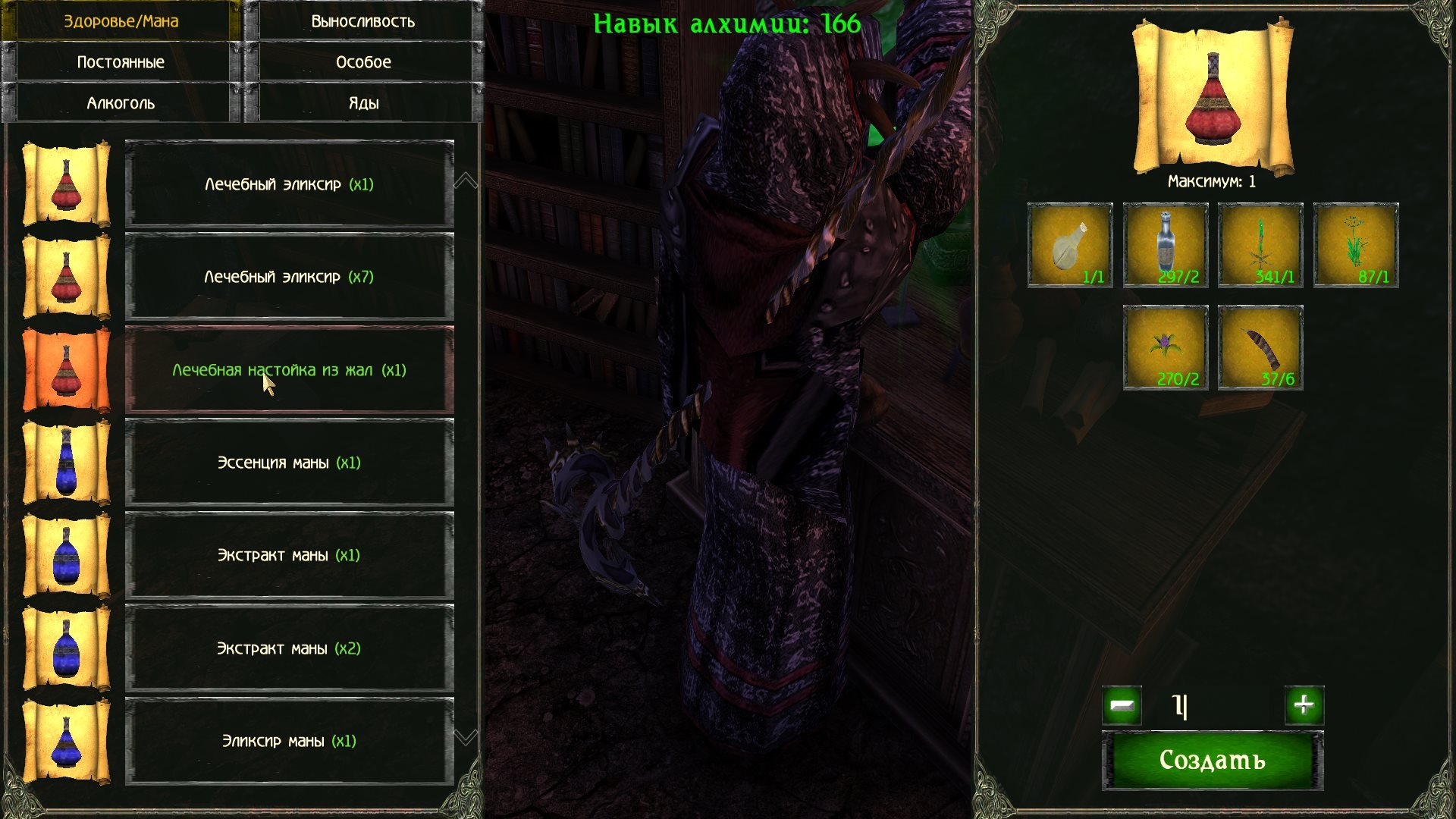
Task: Open the Выносливость category tab
Action: (x=363, y=21)
